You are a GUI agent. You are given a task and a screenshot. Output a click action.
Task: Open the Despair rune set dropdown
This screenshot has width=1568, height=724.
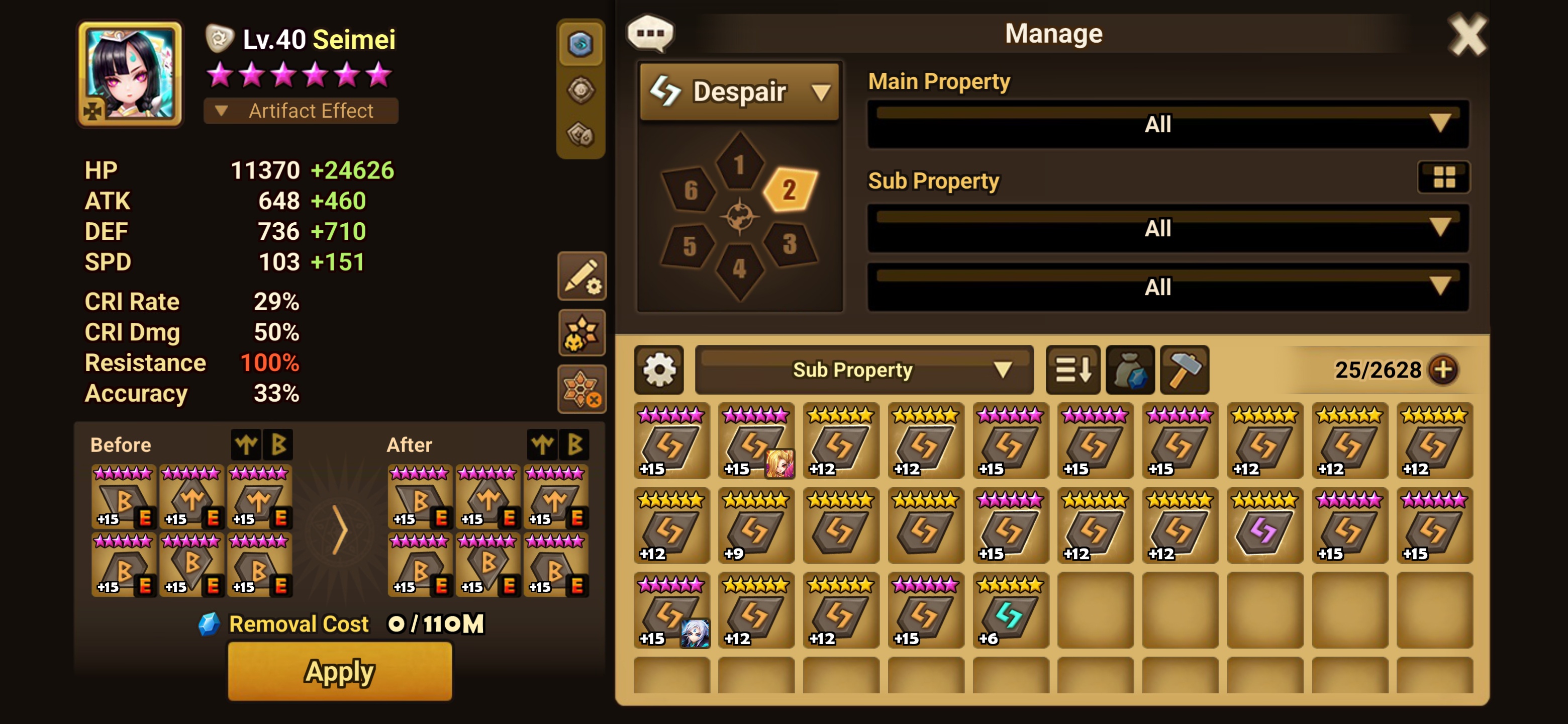tap(740, 92)
